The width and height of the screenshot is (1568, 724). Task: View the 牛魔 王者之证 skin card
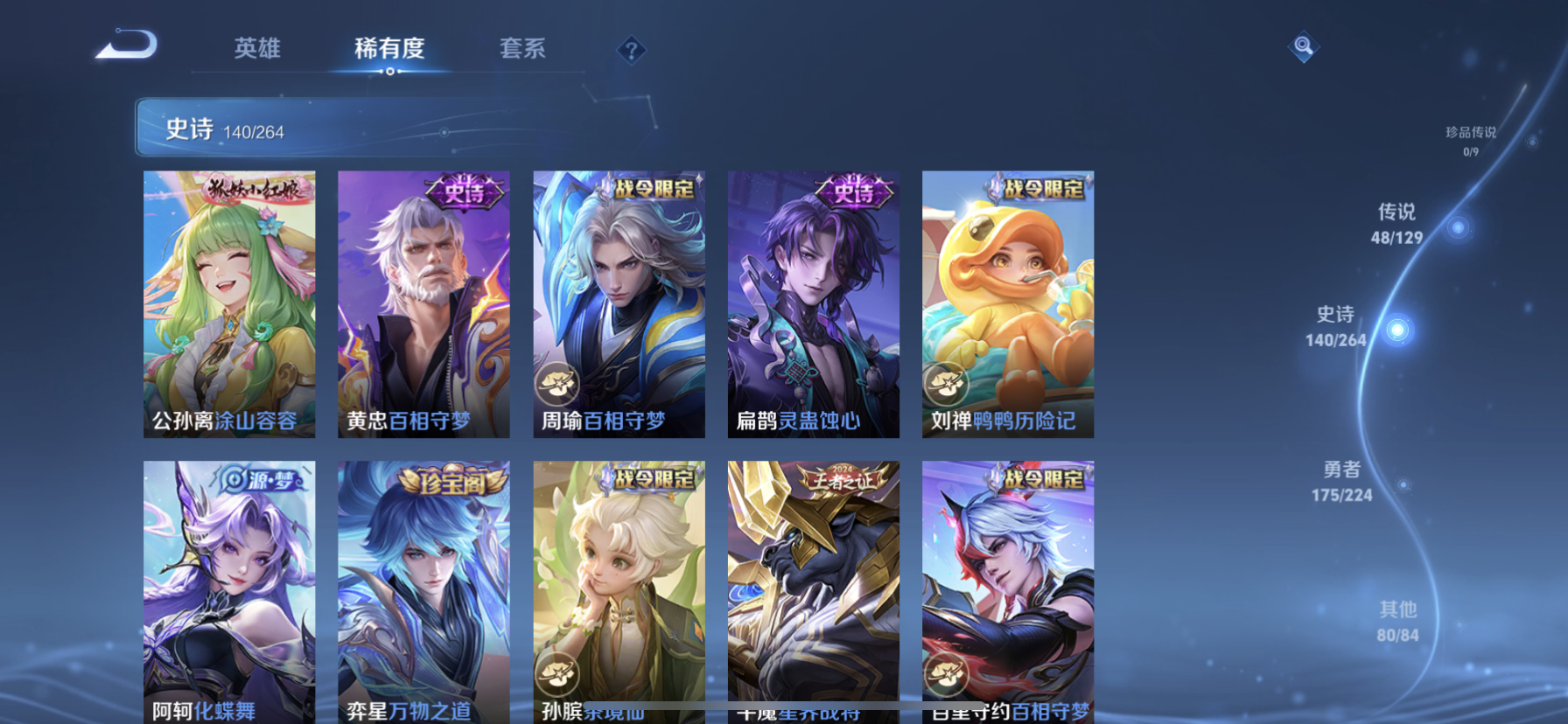click(813, 590)
